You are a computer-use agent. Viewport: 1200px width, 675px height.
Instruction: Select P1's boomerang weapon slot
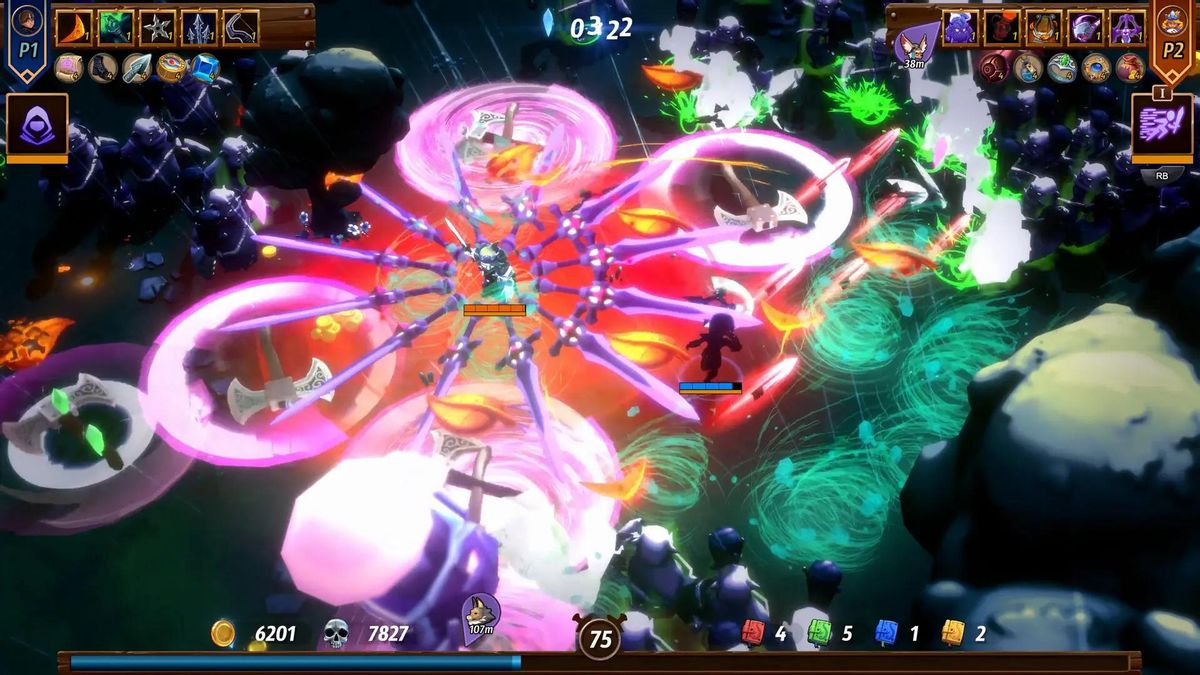tap(240, 28)
